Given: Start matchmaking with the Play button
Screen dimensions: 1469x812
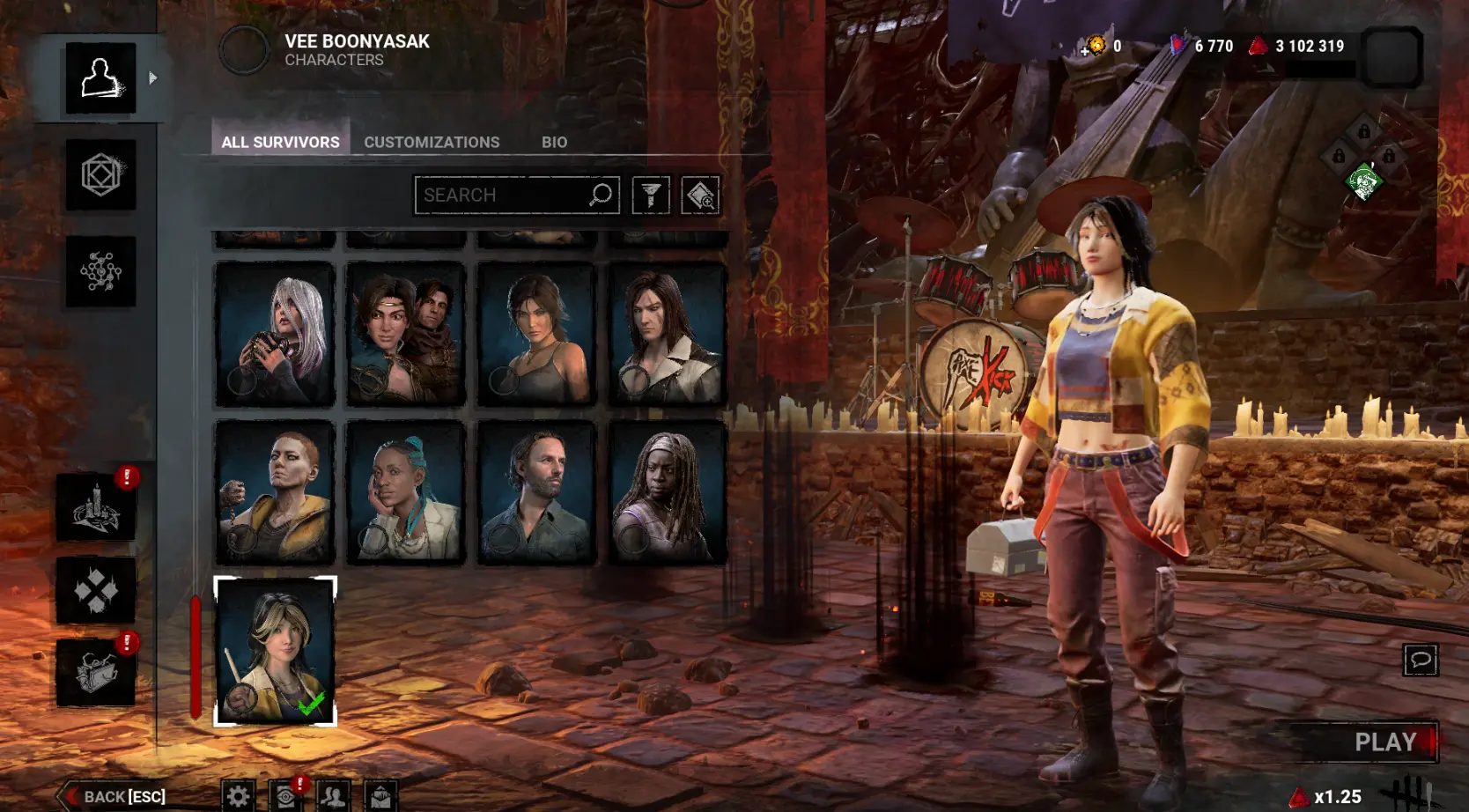Looking at the screenshot, I should point(1384,742).
